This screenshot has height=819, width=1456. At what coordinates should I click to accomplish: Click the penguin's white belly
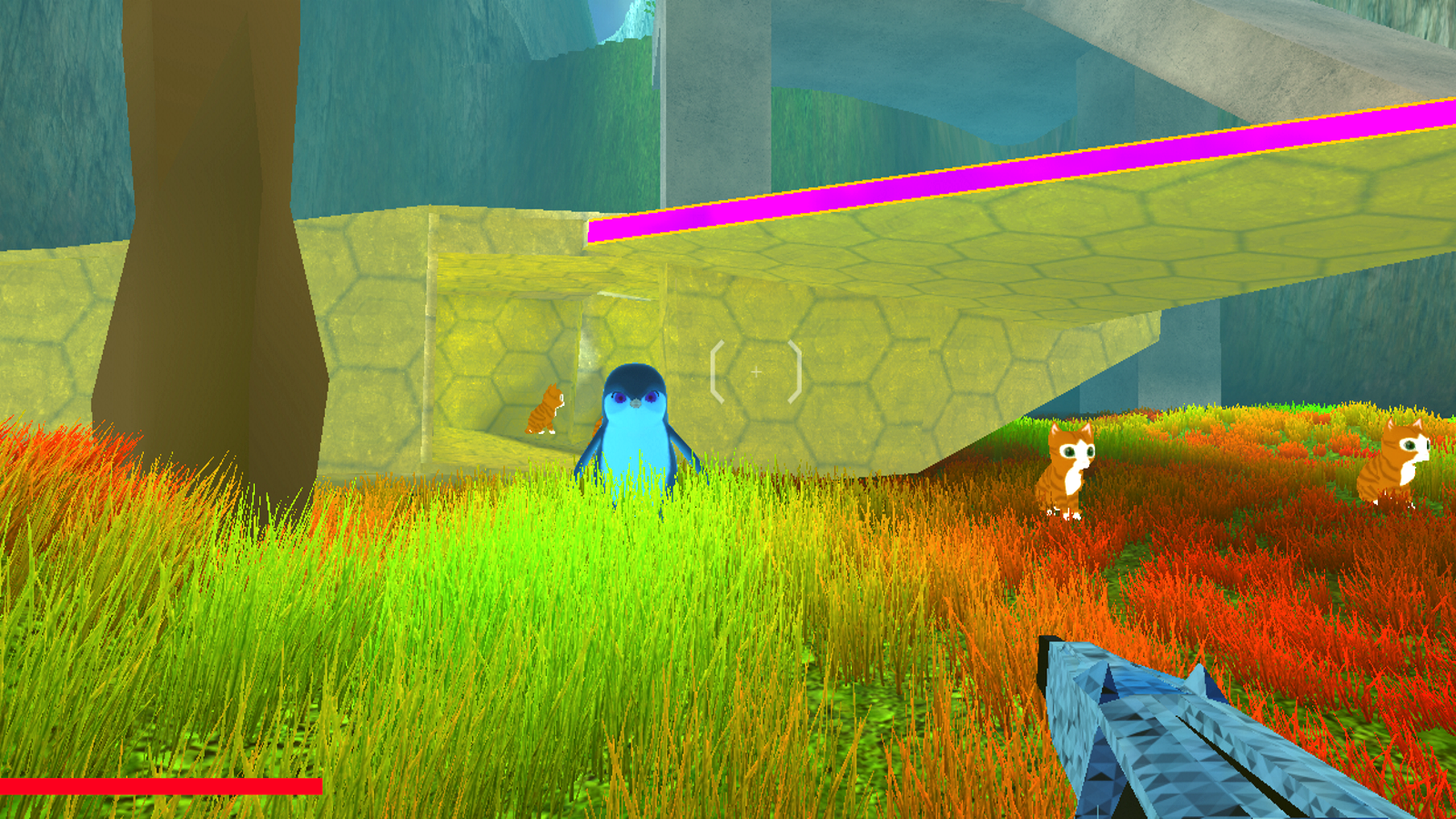637,437
